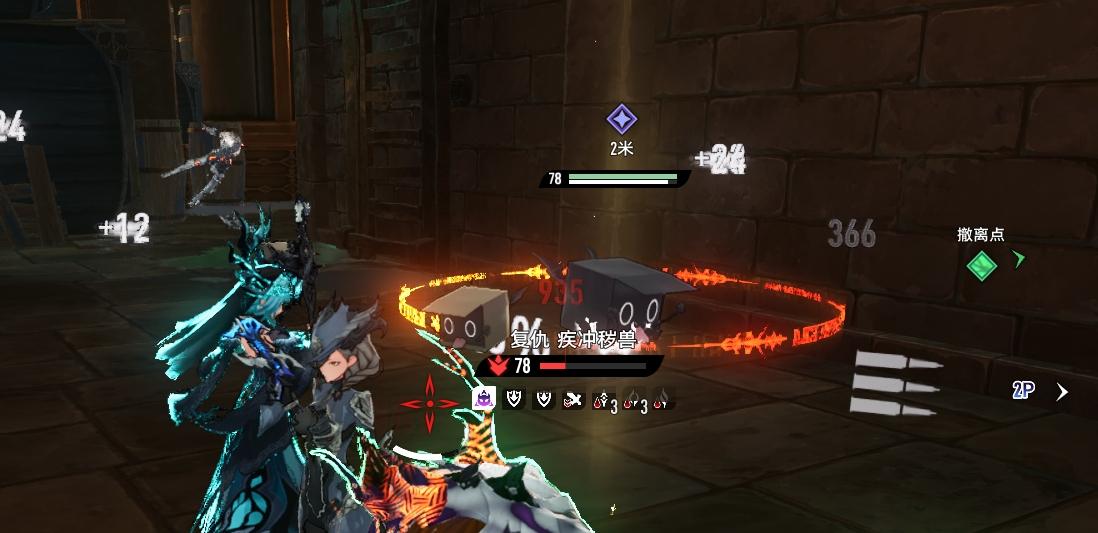Click the 2P teammate direction arrow
The width and height of the screenshot is (1098, 533).
click(x=1062, y=392)
